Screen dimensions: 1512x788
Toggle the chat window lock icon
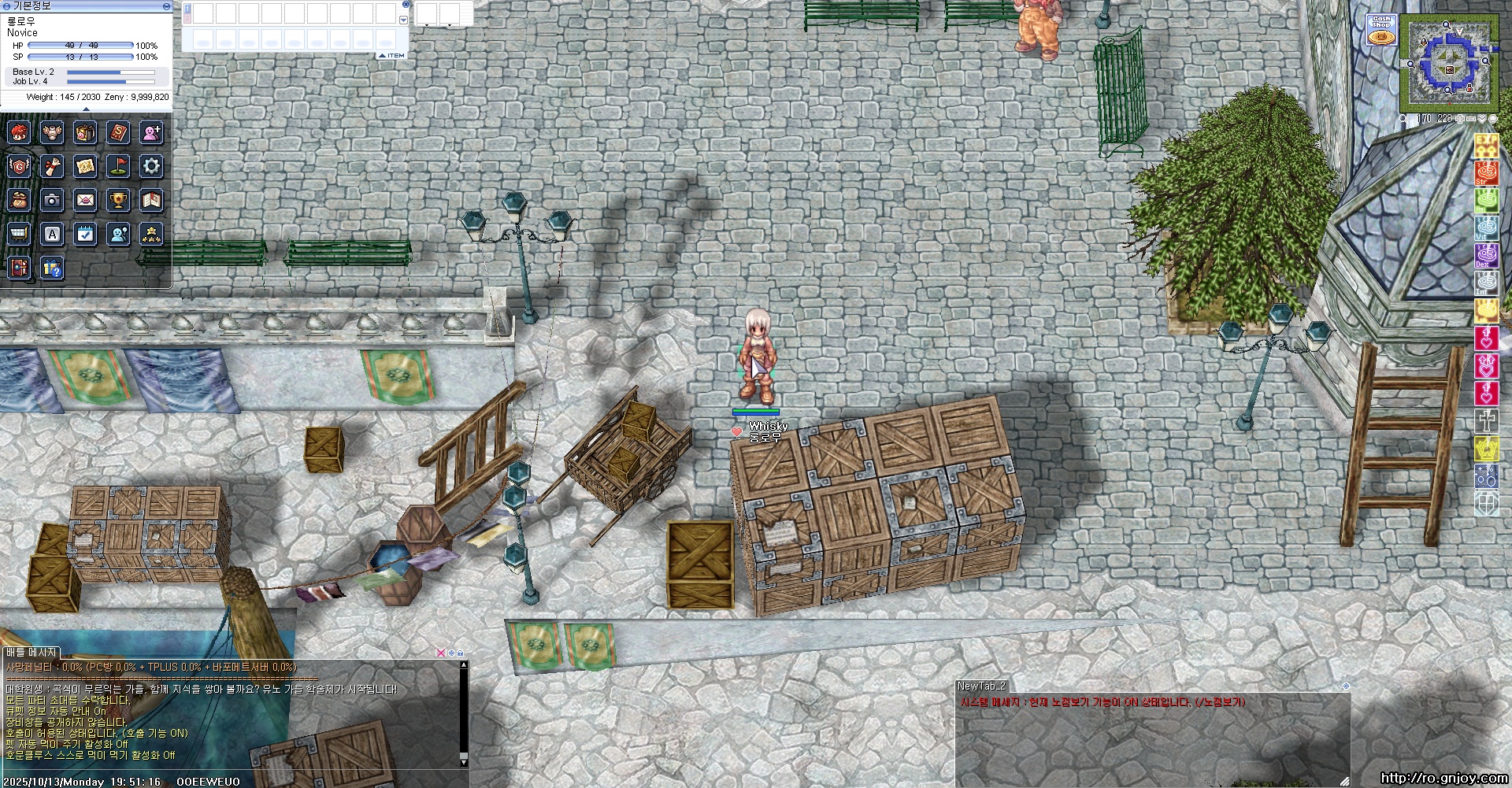pos(460,653)
